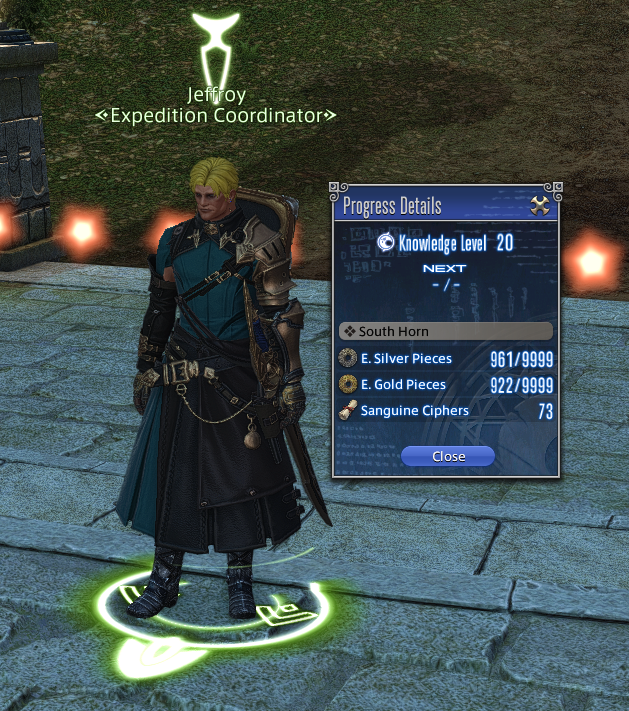Close Progress Details with the X icon
Image resolution: width=629 pixels, height=711 pixels.
tap(540, 207)
